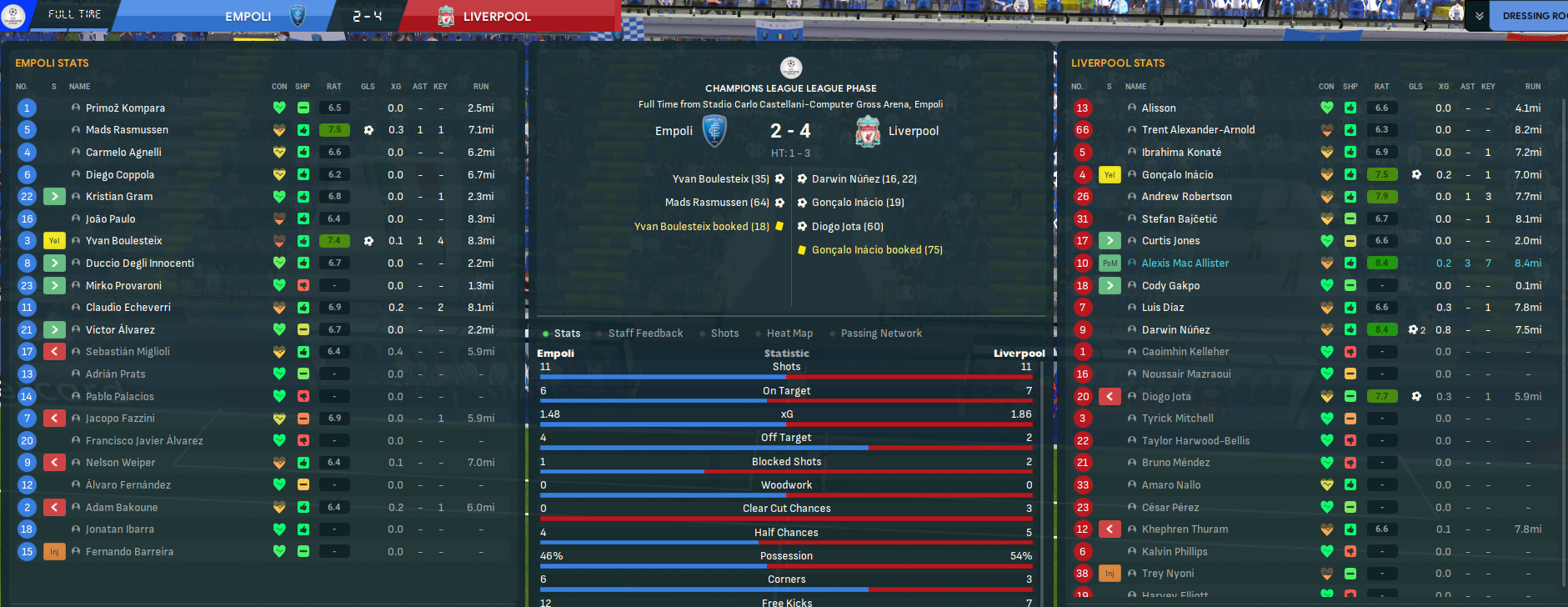Open the Dressing Room button
Image resolution: width=1568 pixels, height=607 pixels.
[x=1532, y=16]
